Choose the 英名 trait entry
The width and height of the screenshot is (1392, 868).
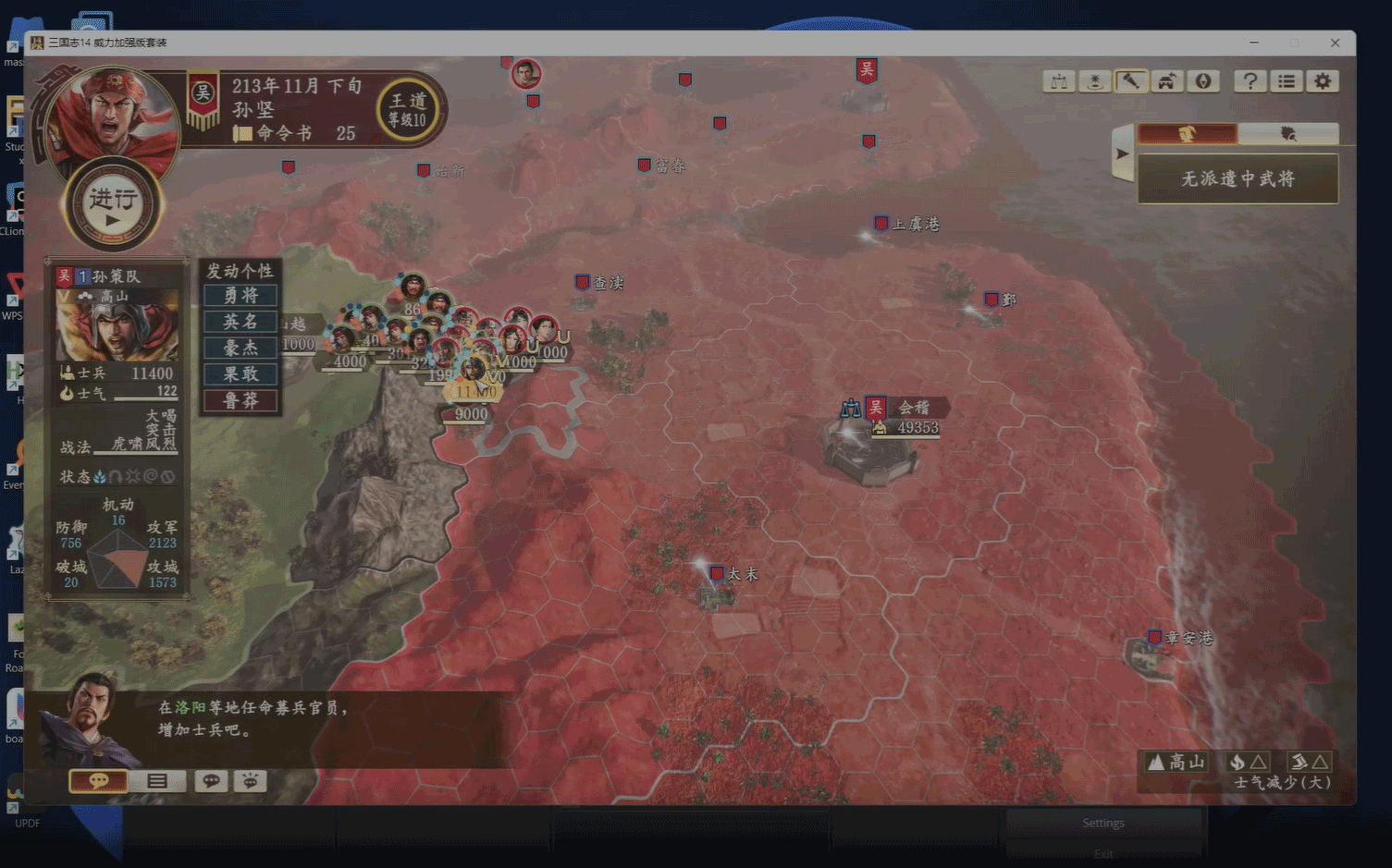coord(240,322)
